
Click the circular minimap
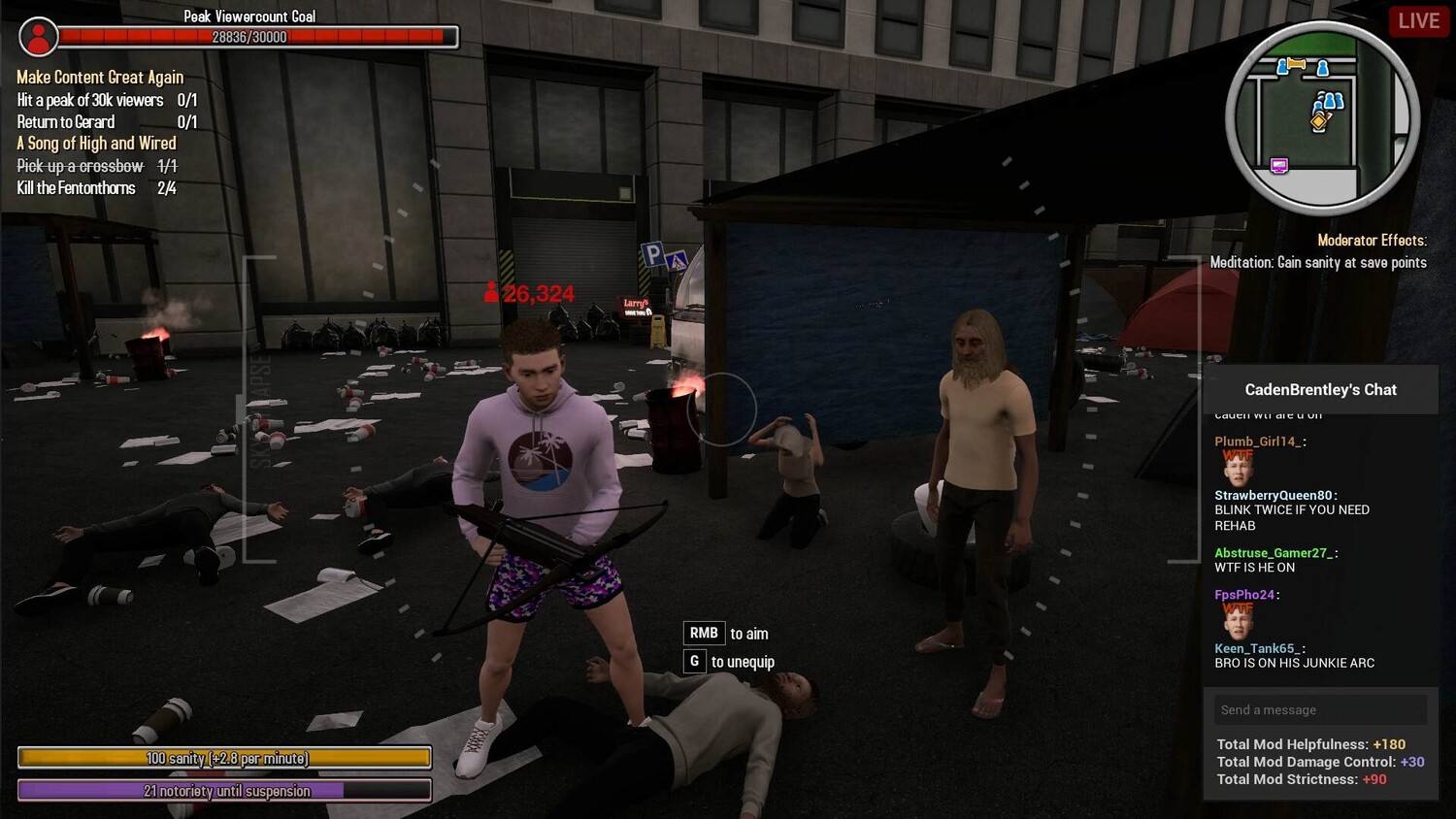tap(1321, 117)
